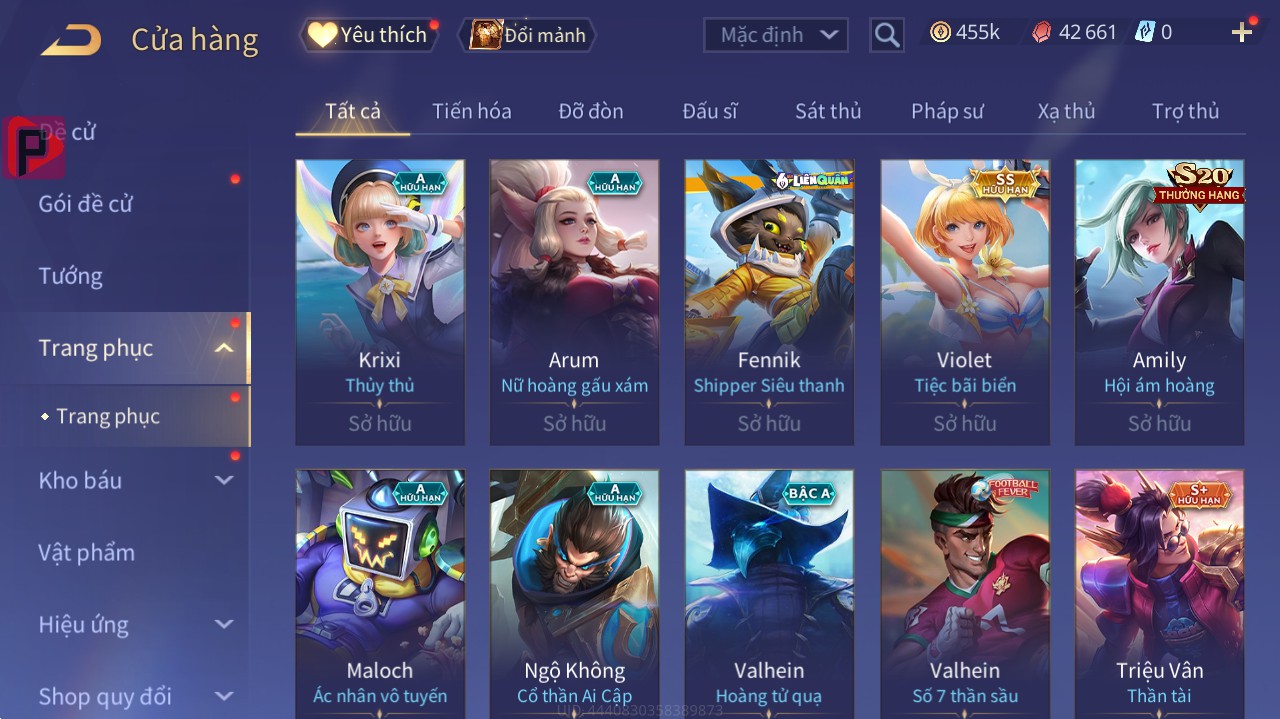The height and width of the screenshot is (719, 1280).
Task: Open the Vật phẩm shop section
Action: pyautogui.click(x=86, y=552)
